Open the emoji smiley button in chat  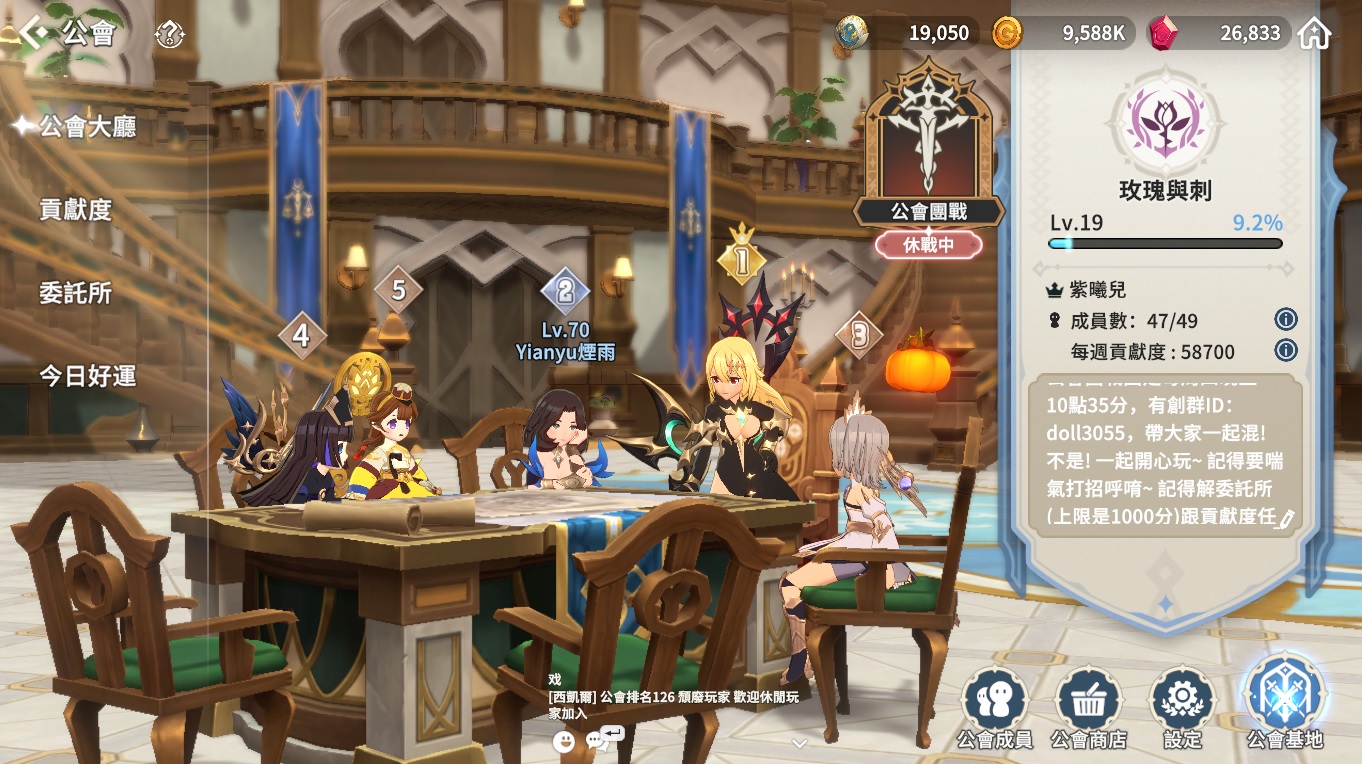pos(564,741)
